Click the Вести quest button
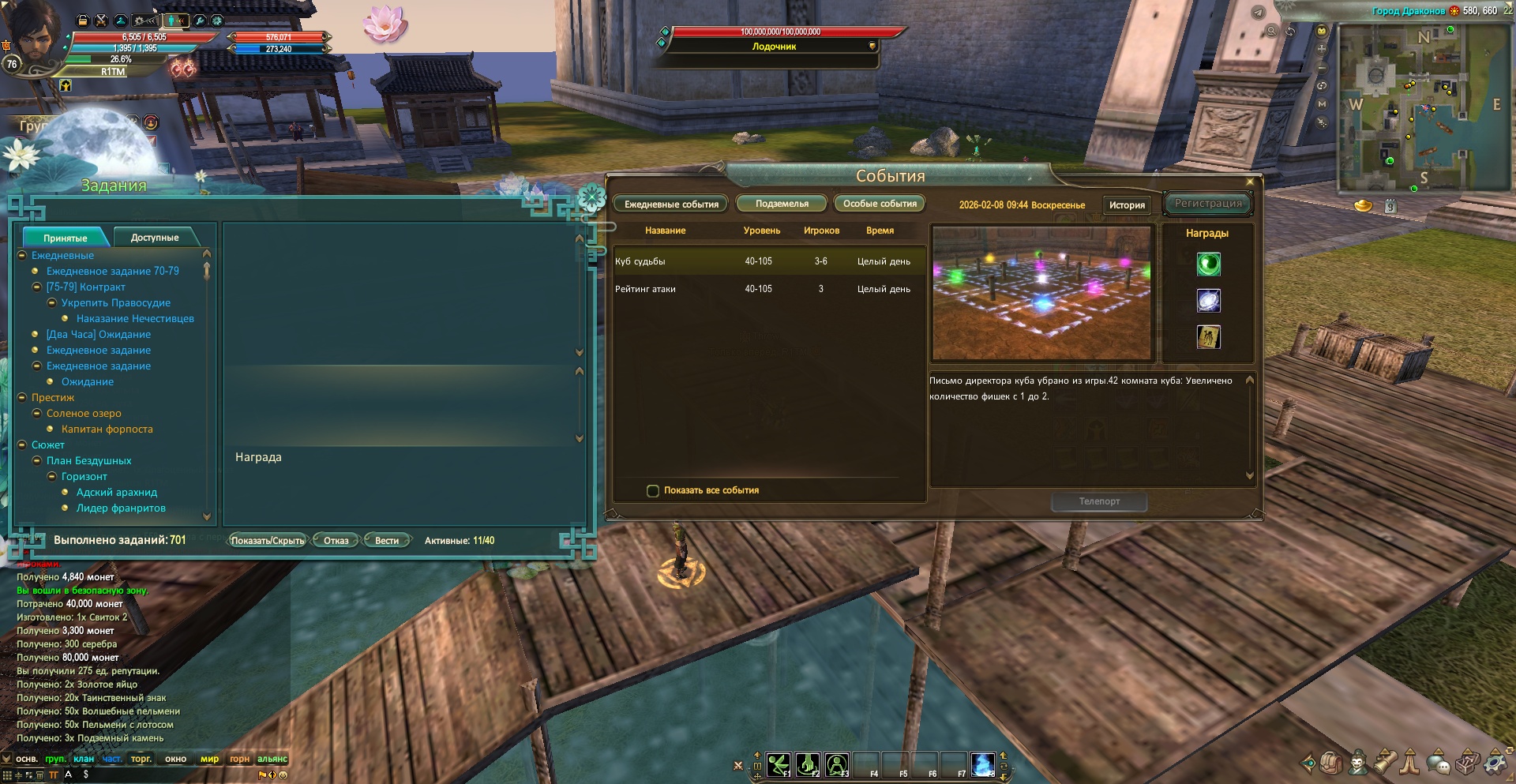 [387, 541]
